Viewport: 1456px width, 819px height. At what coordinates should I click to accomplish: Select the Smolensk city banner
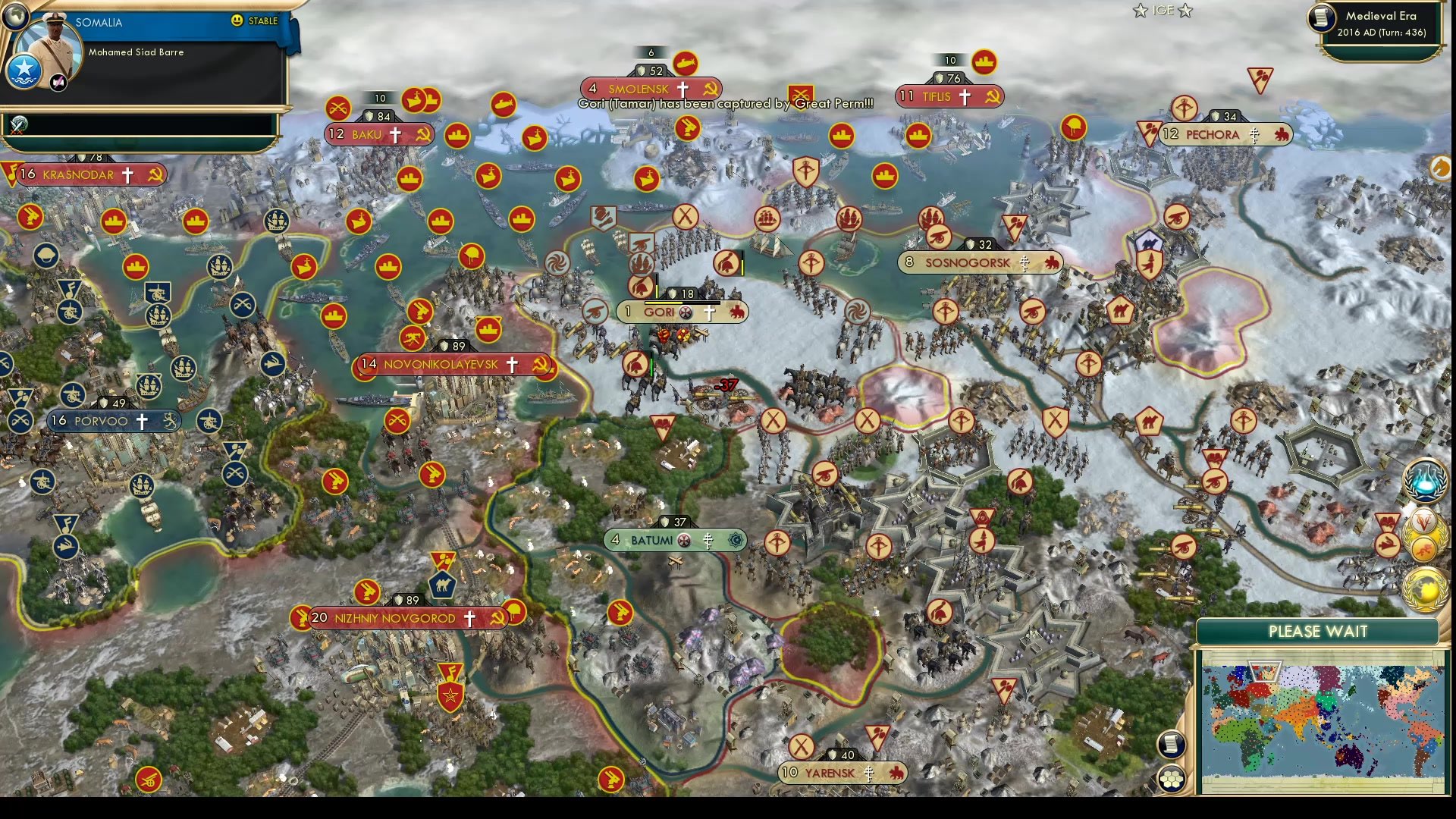[x=651, y=89]
